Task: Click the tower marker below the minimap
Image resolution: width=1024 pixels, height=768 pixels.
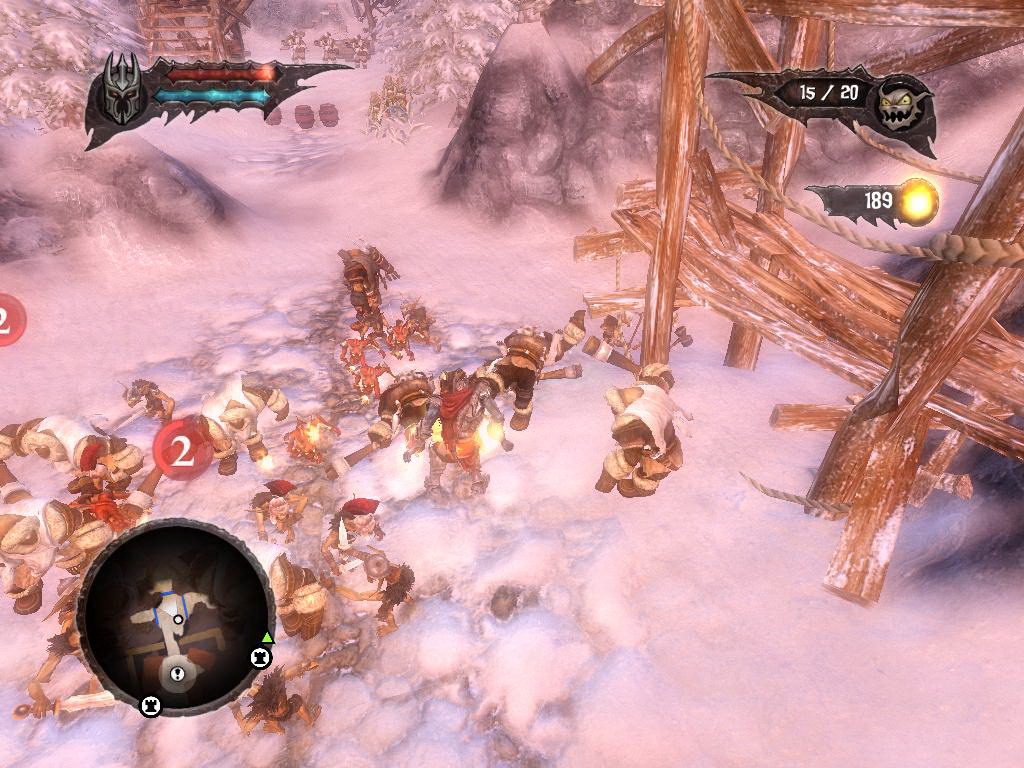Action: coord(150,707)
